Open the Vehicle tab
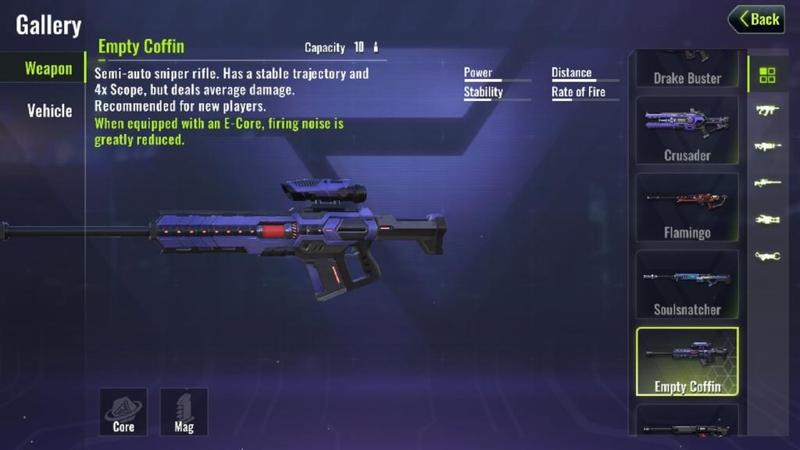The width and height of the screenshot is (800, 450). tap(49, 111)
